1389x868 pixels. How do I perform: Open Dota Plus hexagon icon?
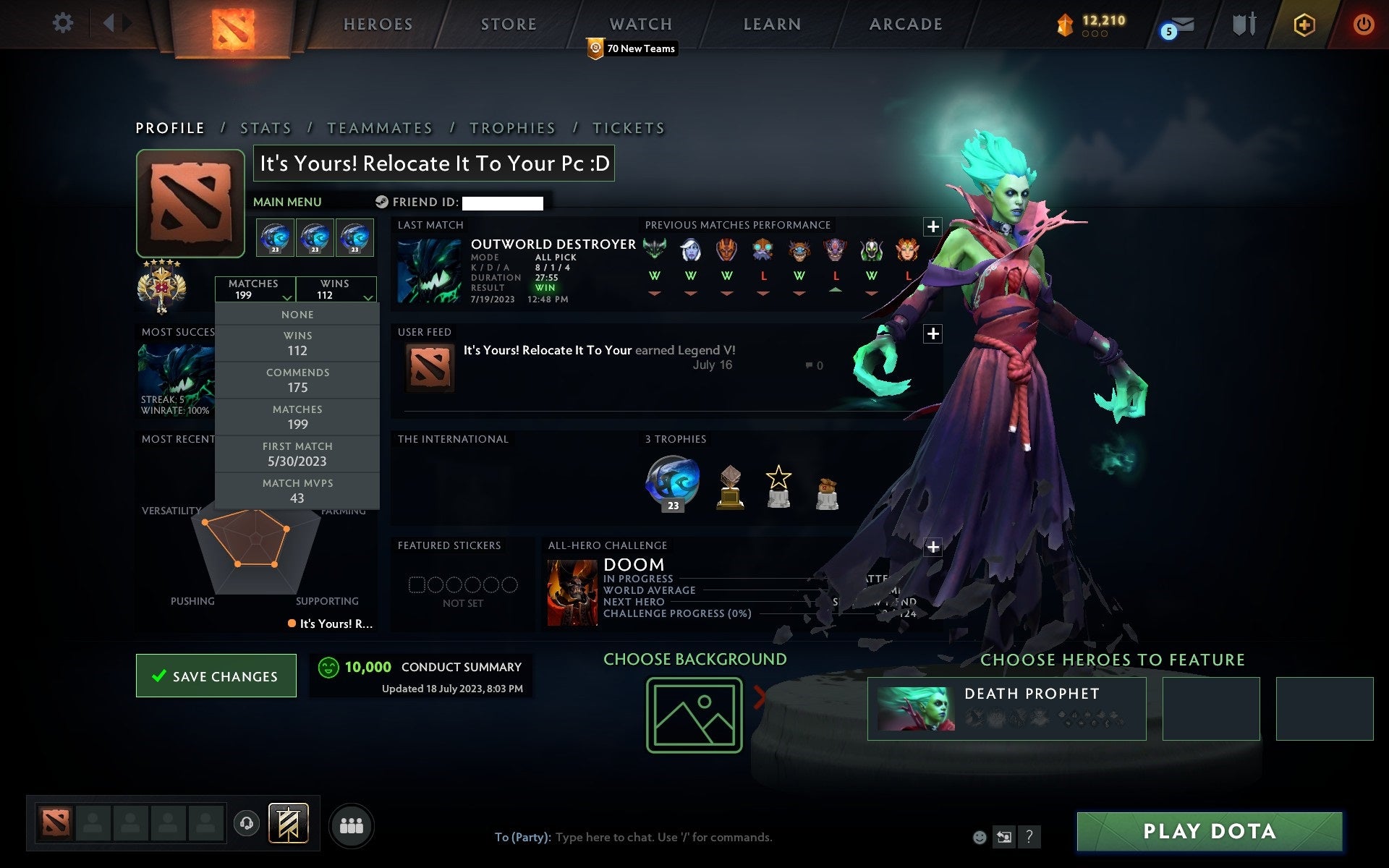(1303, 24)
